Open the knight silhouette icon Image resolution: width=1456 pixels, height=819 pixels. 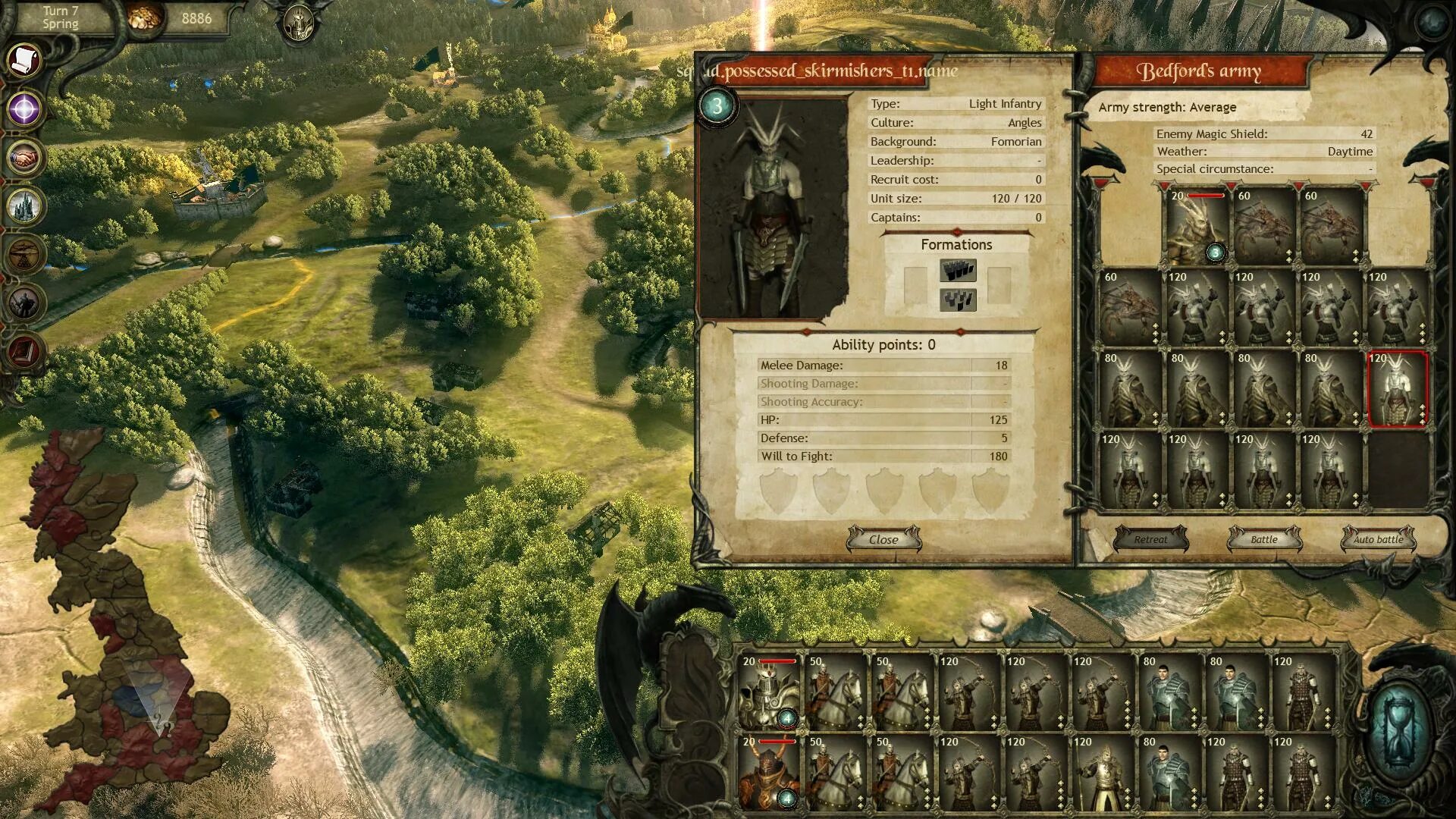coord(24,303)
